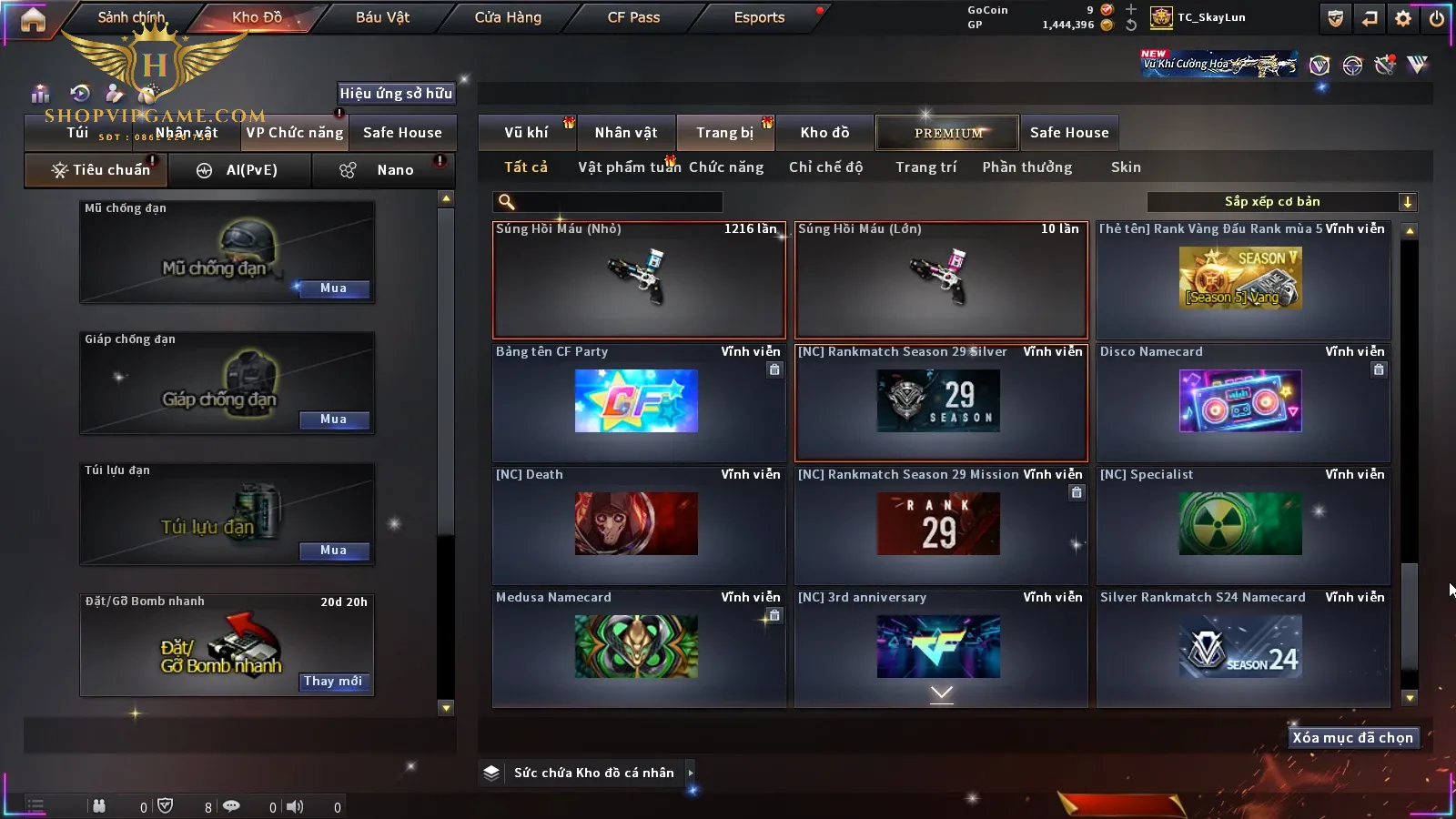This screenshot has height=819, width=1456.
Task: Go to the Sảnh chính lobby tab
Action: 131,17
